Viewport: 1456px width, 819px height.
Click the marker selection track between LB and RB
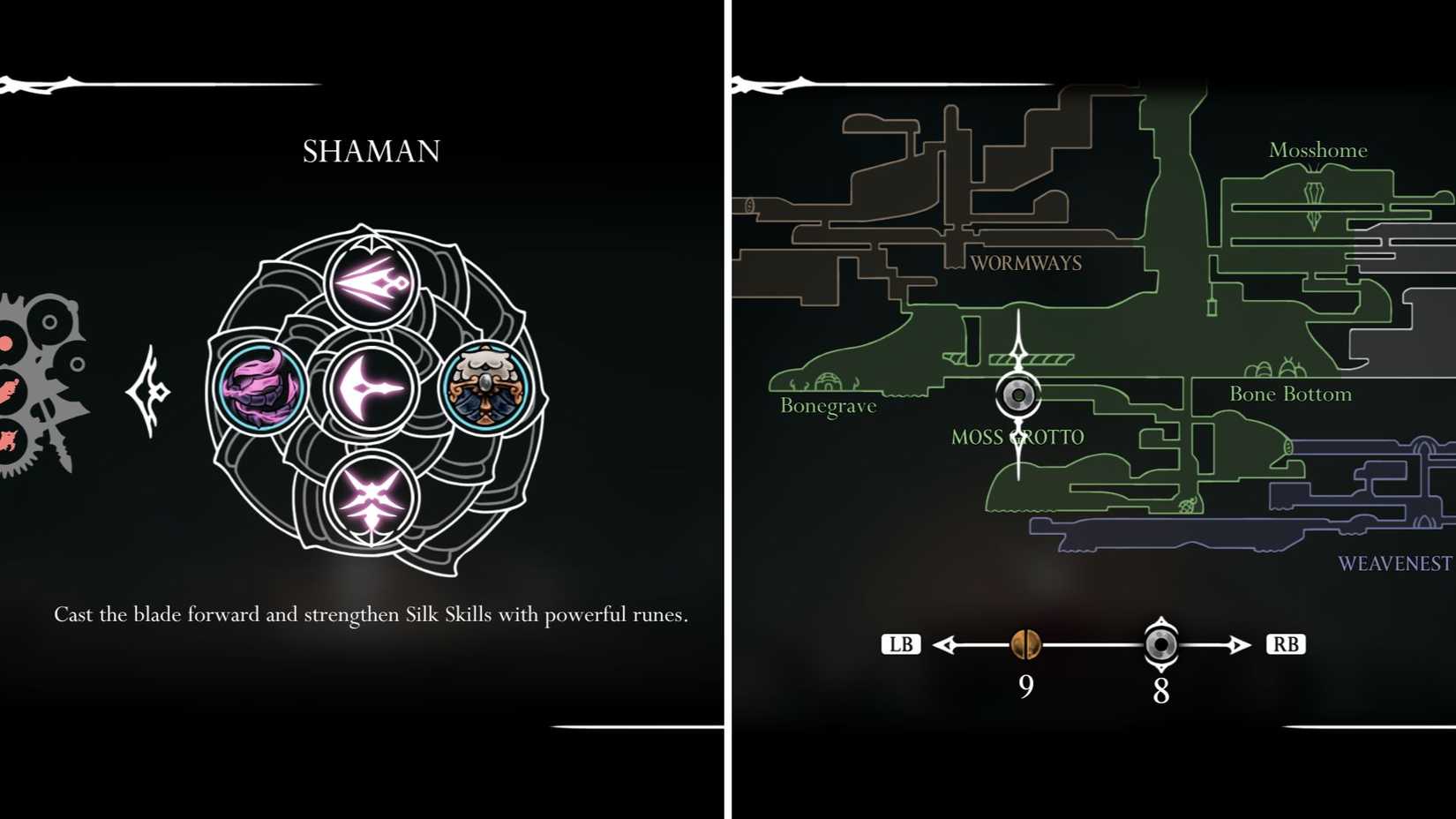point(1092,644)
